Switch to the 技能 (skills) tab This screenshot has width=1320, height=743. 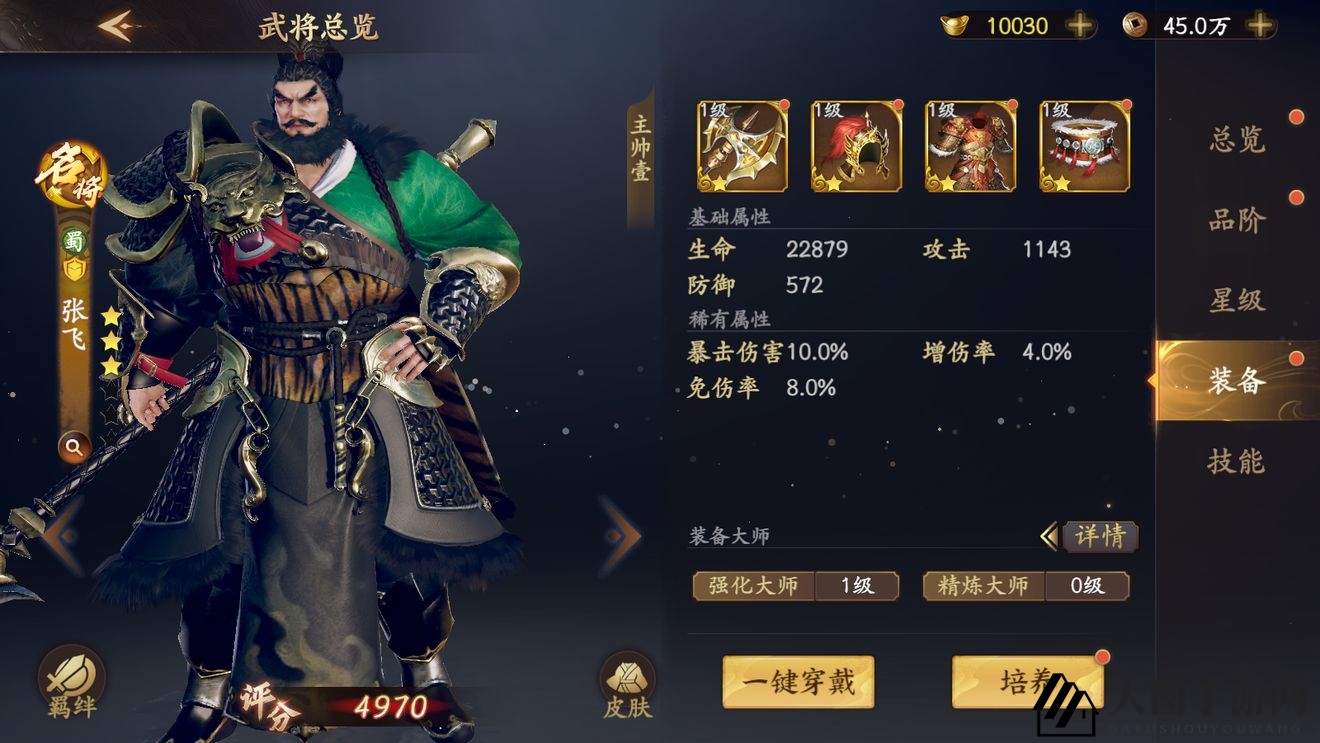[1236, 462]
